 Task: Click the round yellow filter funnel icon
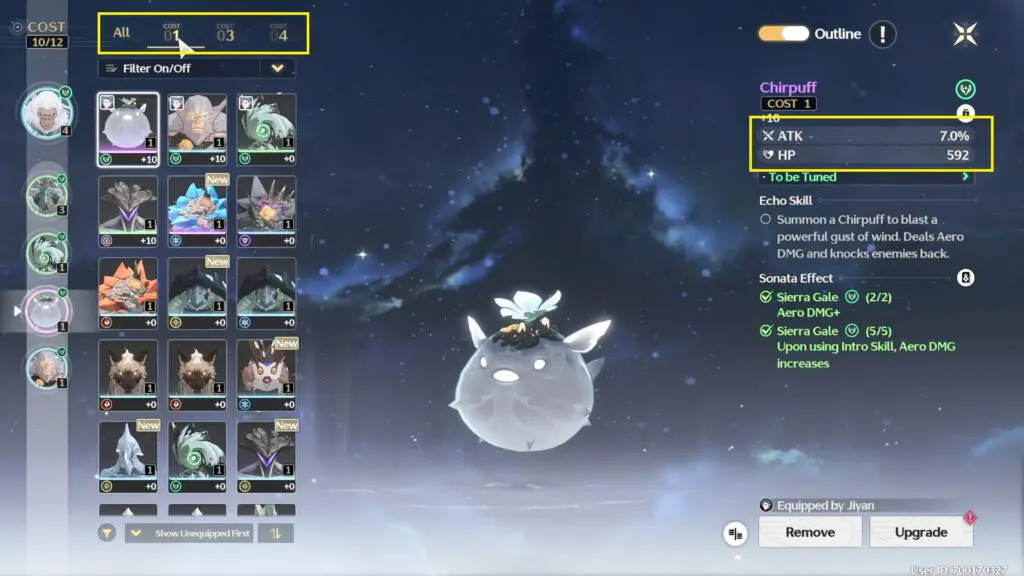107,533
